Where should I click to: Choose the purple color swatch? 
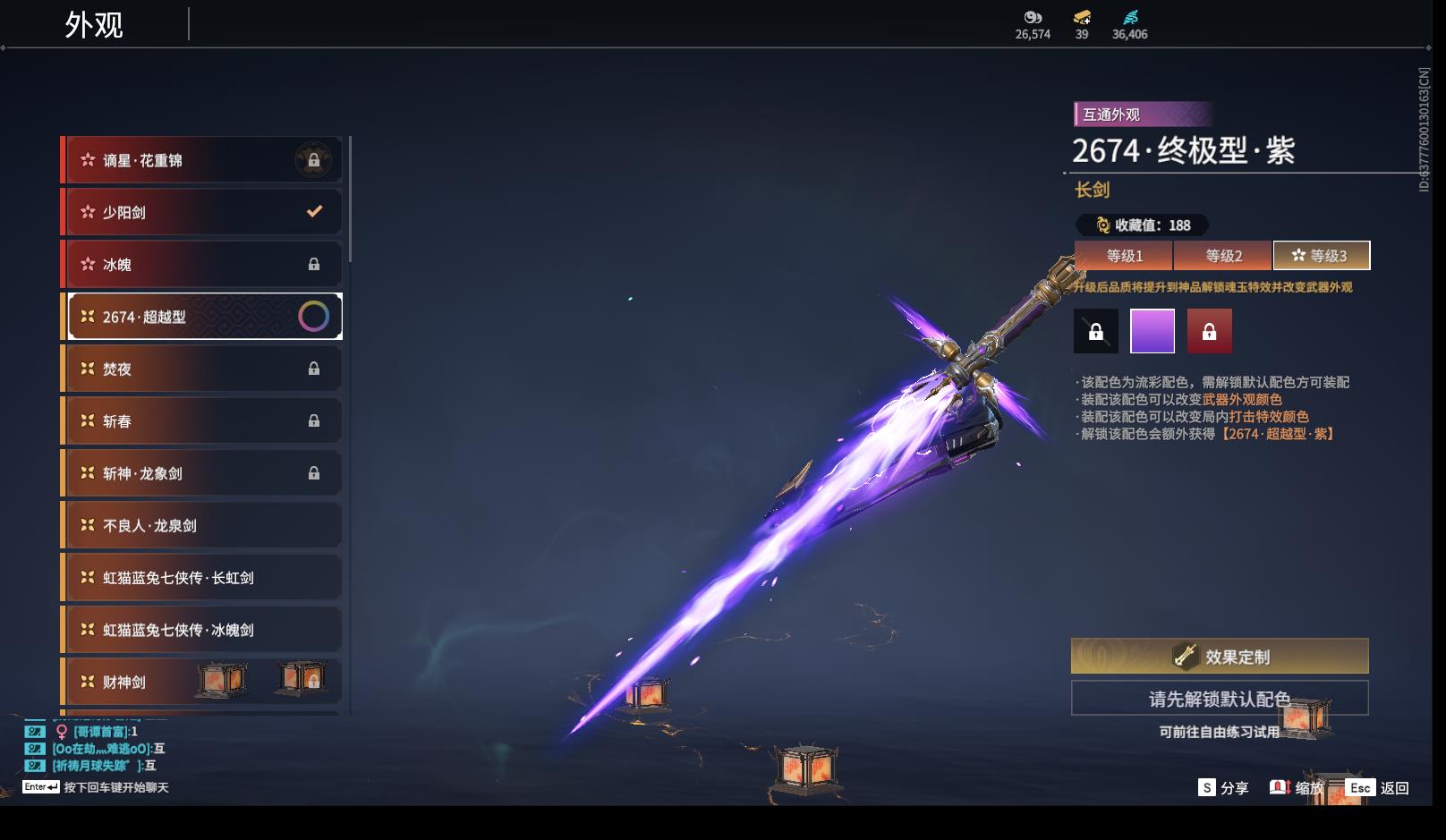[1153, 332]
